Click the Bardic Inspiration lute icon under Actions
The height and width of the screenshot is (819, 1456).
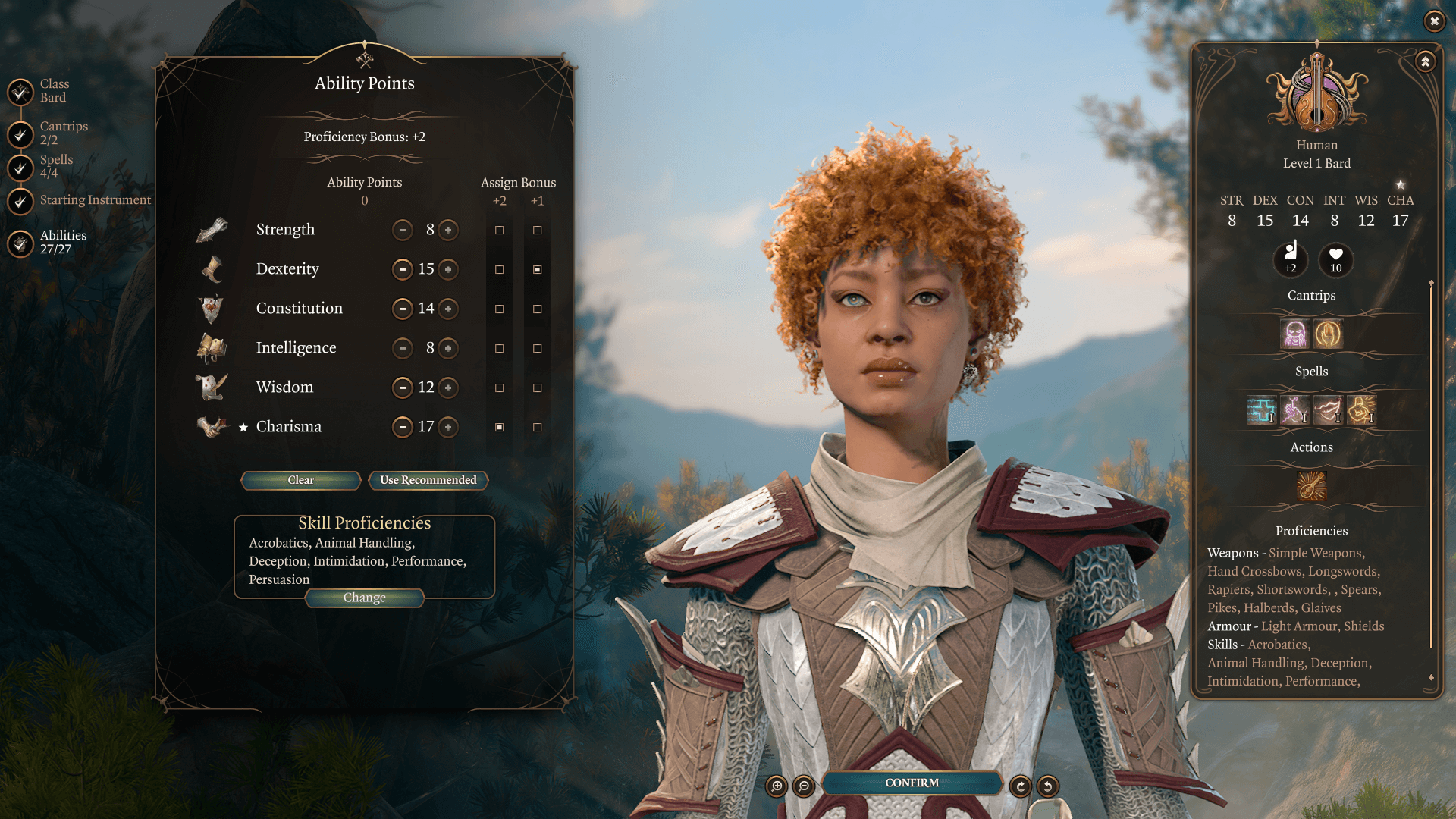click(x=1312, y=486)
